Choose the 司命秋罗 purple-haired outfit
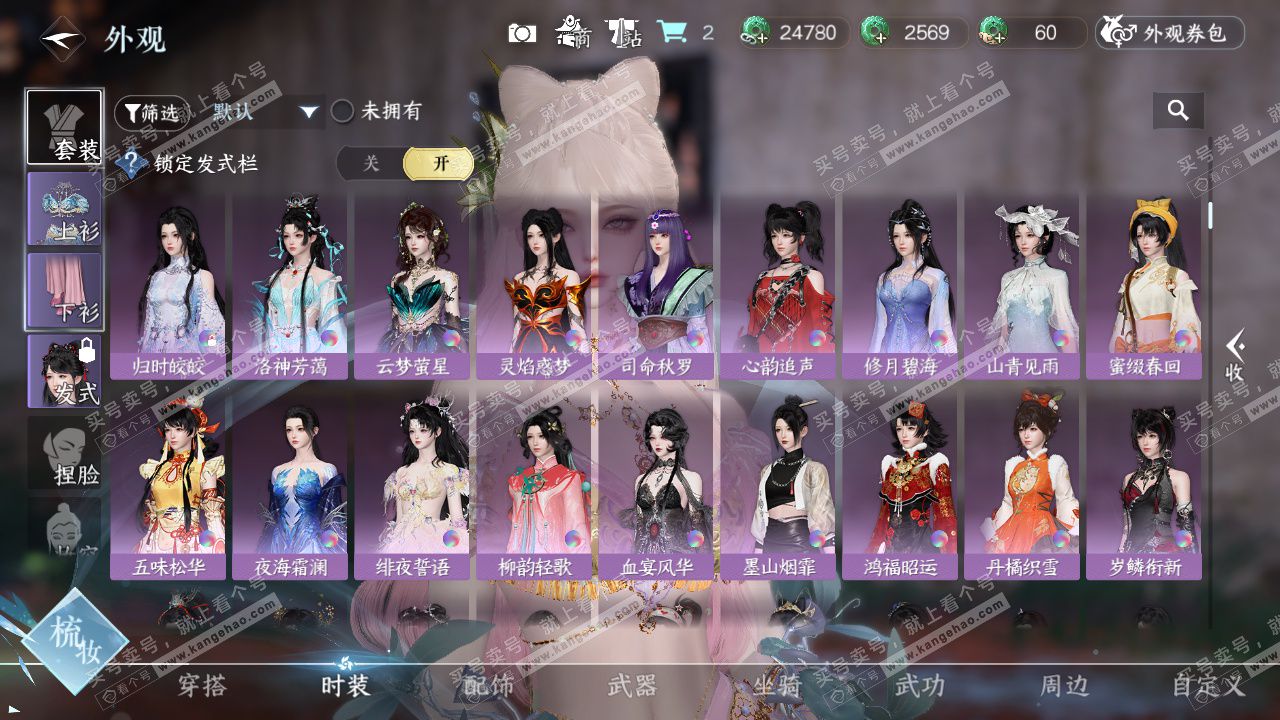The width and height of the screenshot is (1280, 720). [x=657, y=285]
